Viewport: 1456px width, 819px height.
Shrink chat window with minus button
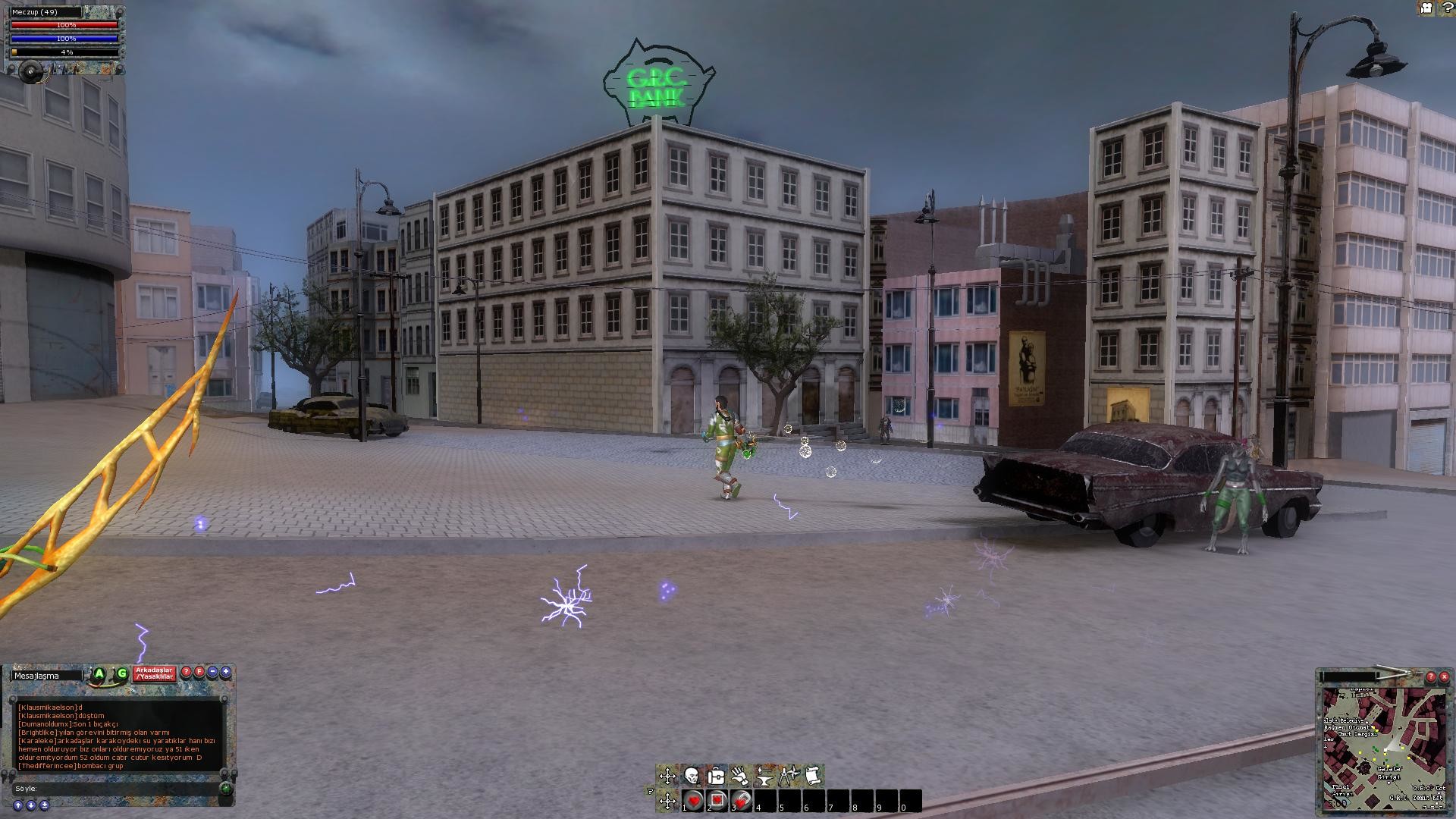coord(212,672)
